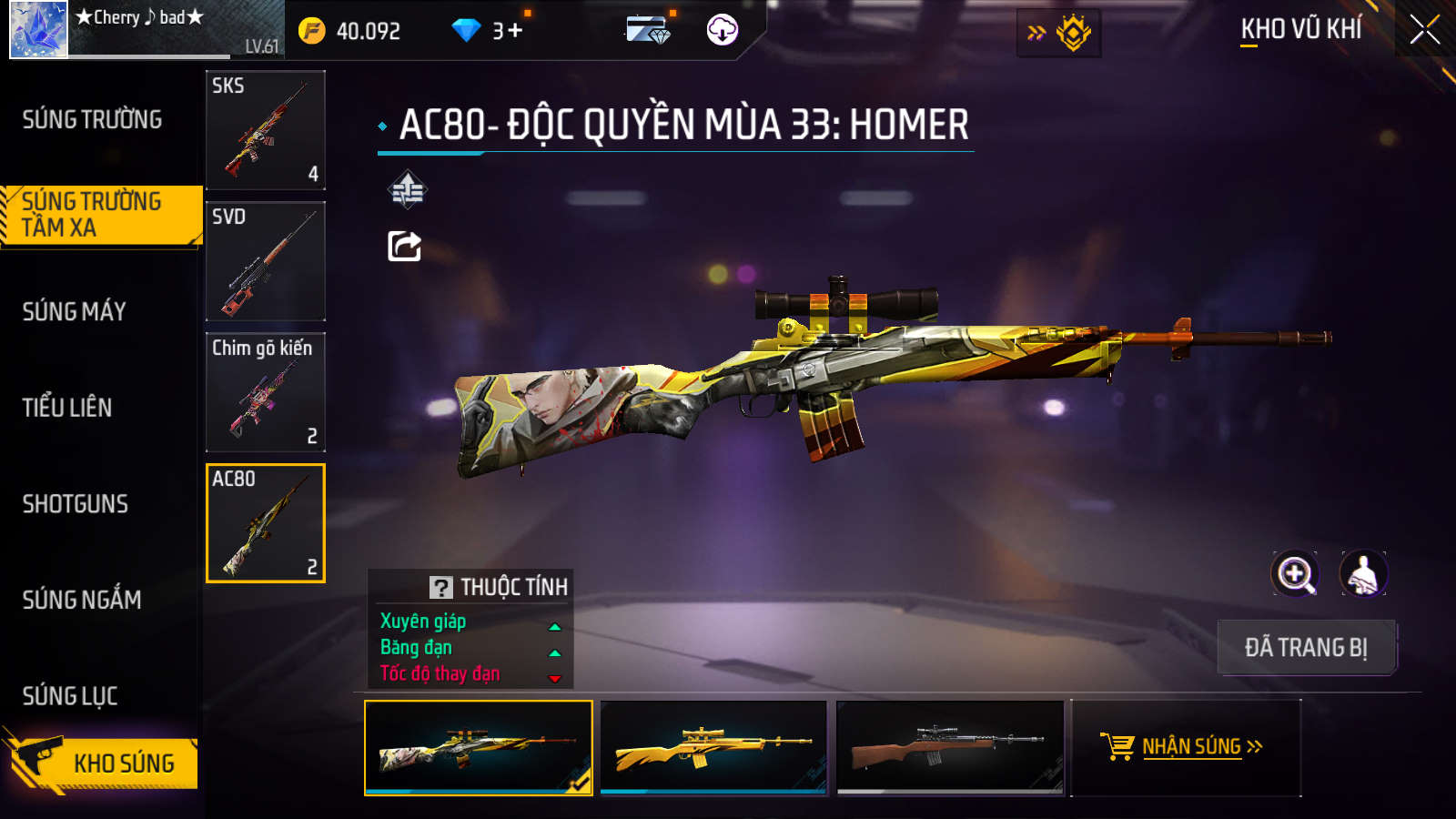1456x819 pixels.
Task: Share the weapon skin
Action: [405, 246]
